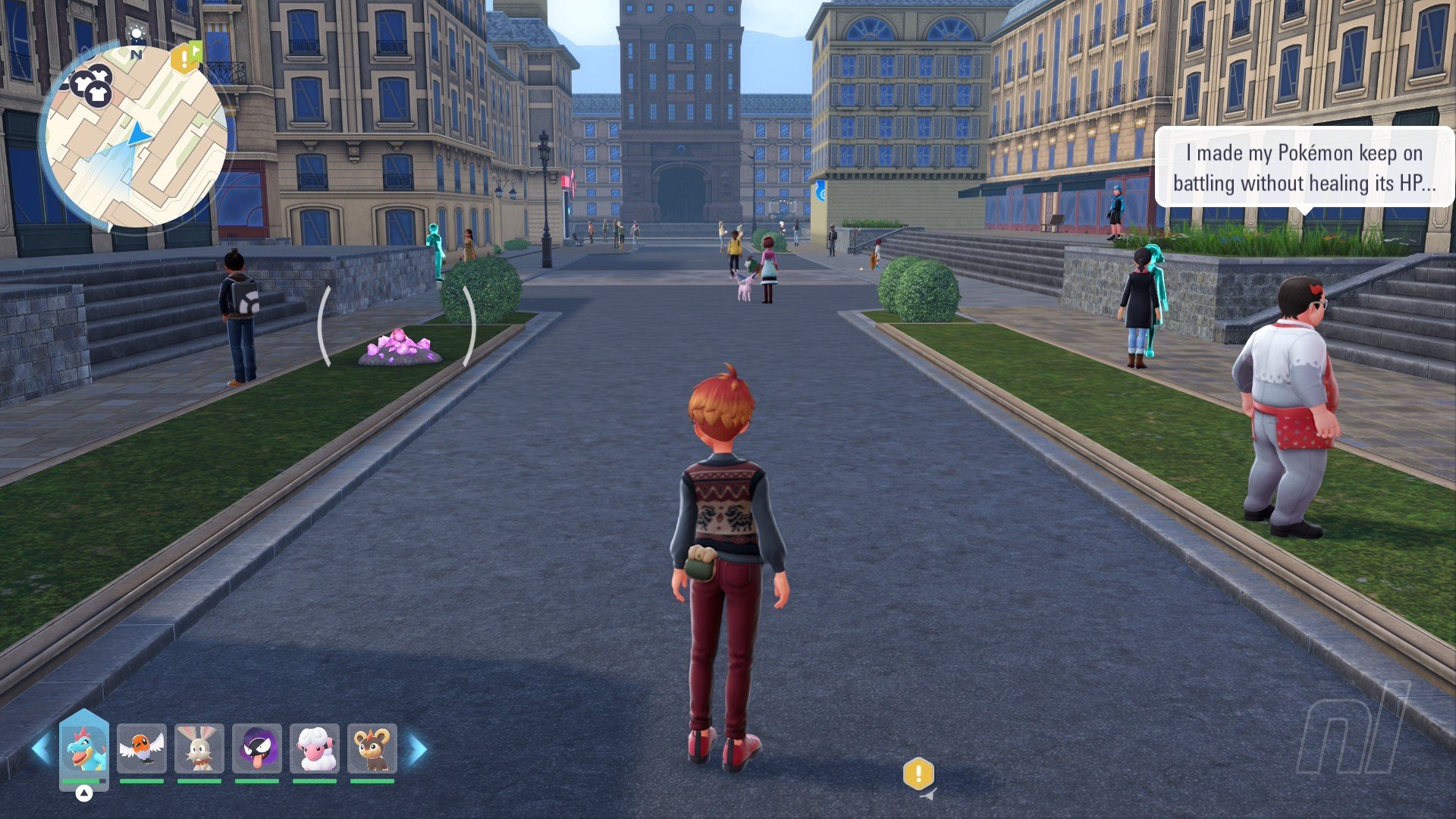Open the circular minimap
Screen dimensions: 1456x819
(136, 136)
